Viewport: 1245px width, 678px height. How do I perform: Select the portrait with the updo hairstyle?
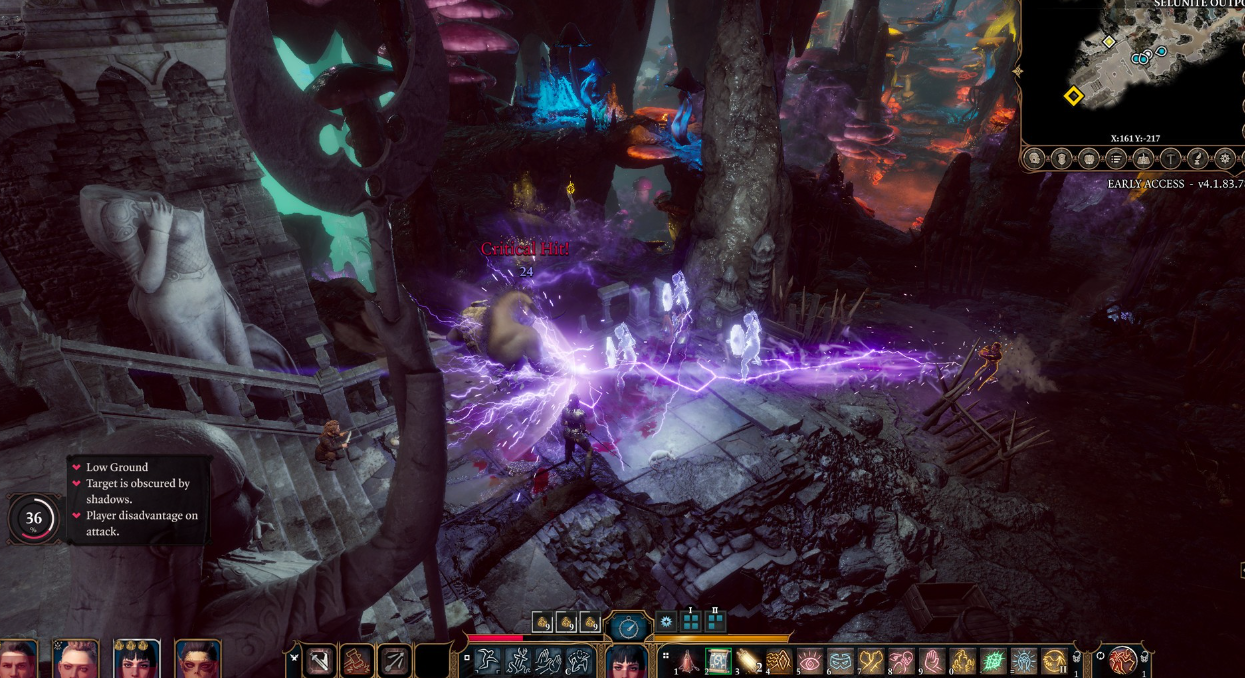[76, 660]
